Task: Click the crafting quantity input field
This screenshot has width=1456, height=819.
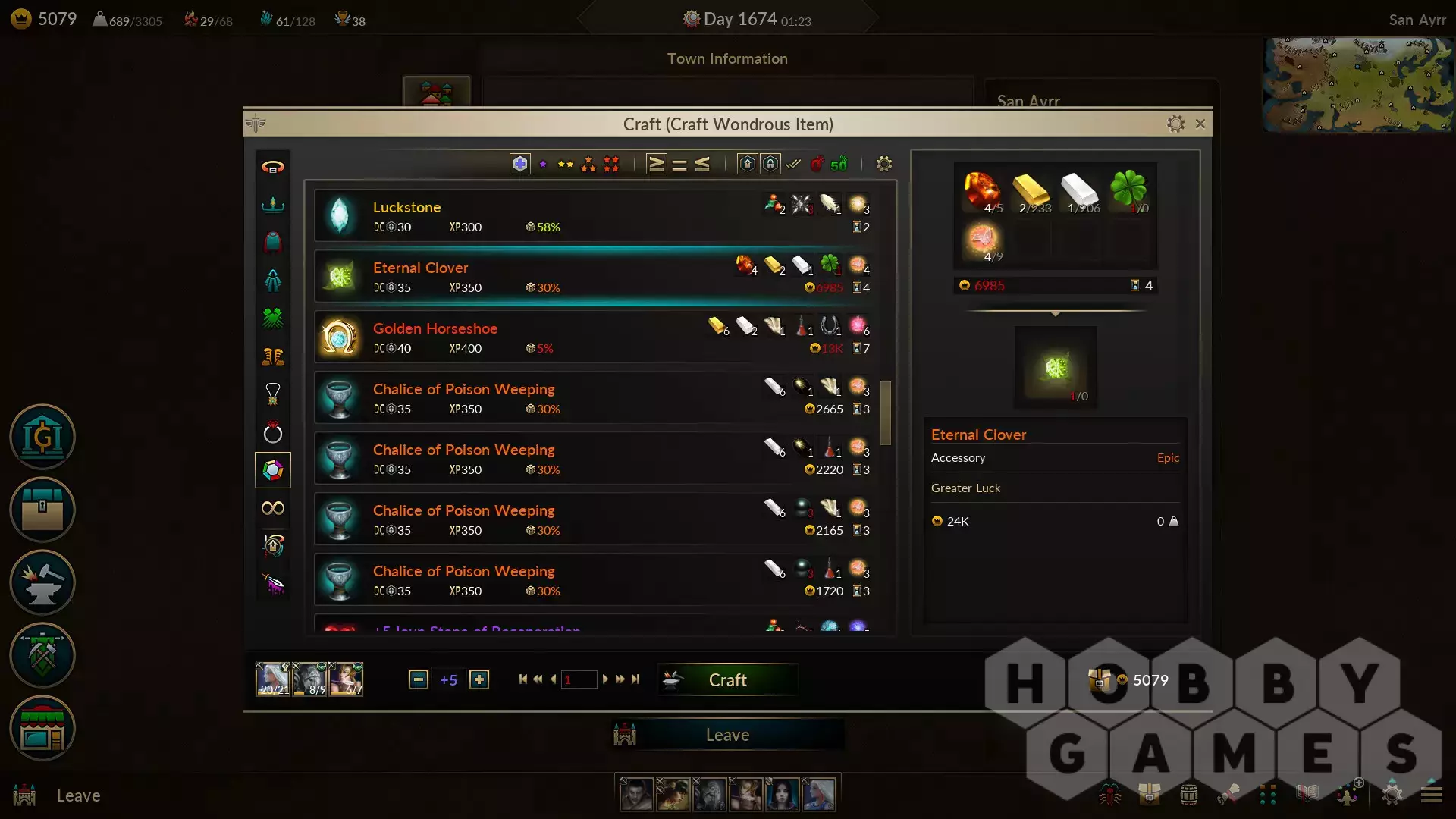Action: click(579, 679)
